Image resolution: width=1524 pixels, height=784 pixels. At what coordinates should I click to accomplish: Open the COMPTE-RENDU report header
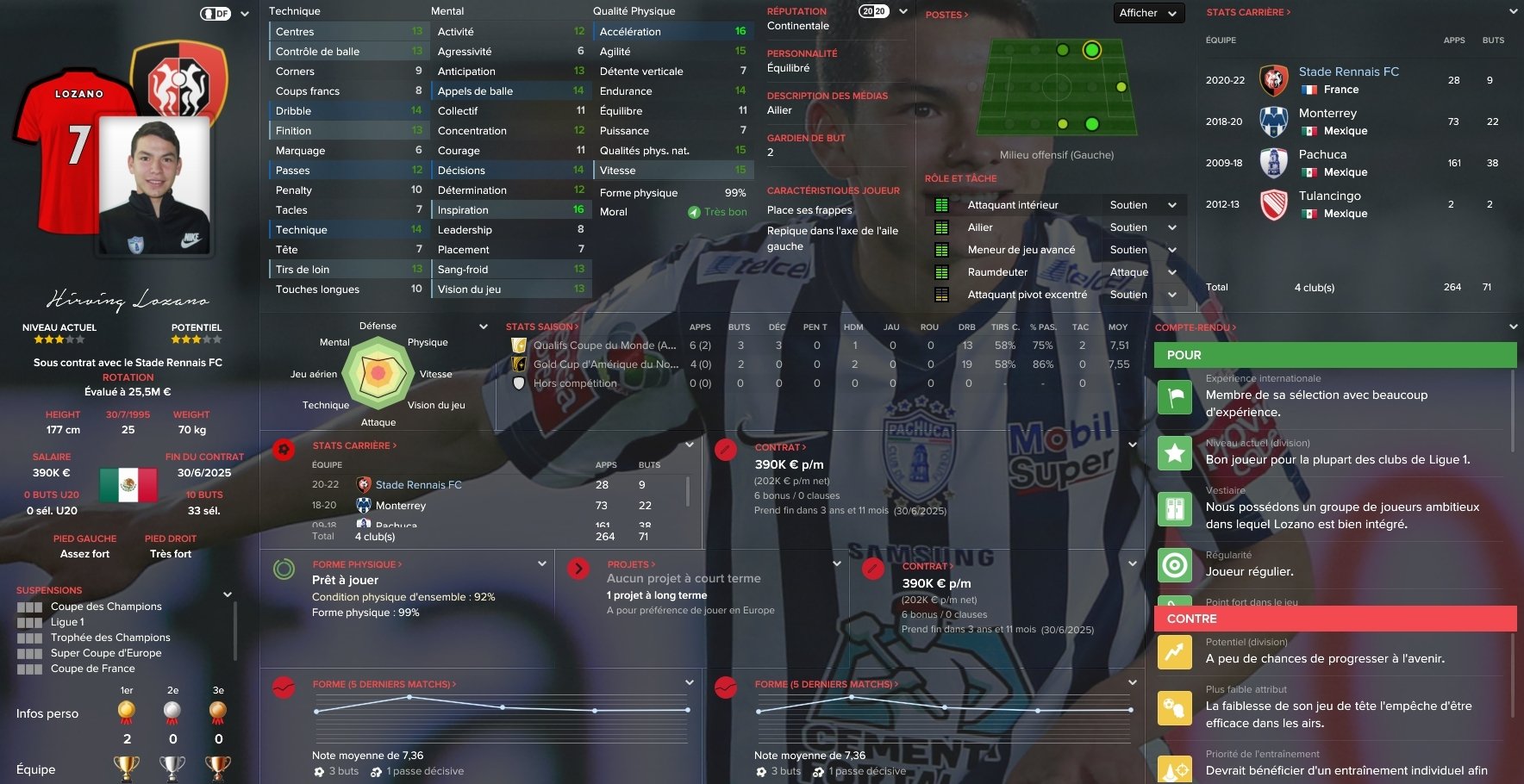[1195, 327]
